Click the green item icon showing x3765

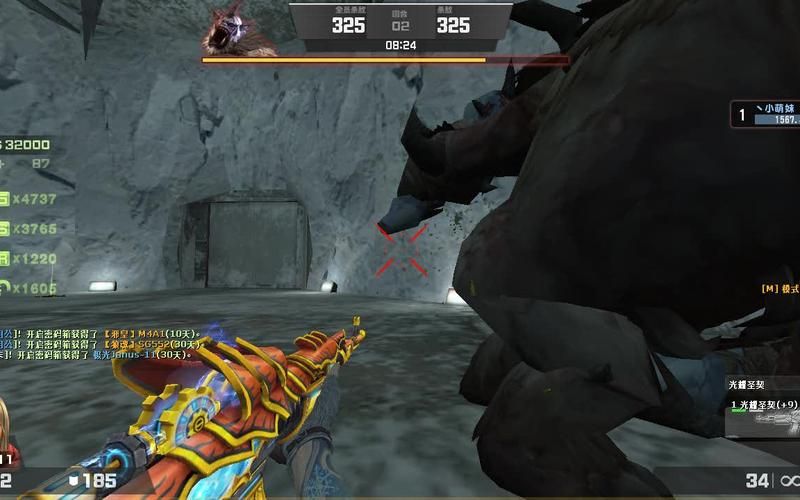coord(4,229)
